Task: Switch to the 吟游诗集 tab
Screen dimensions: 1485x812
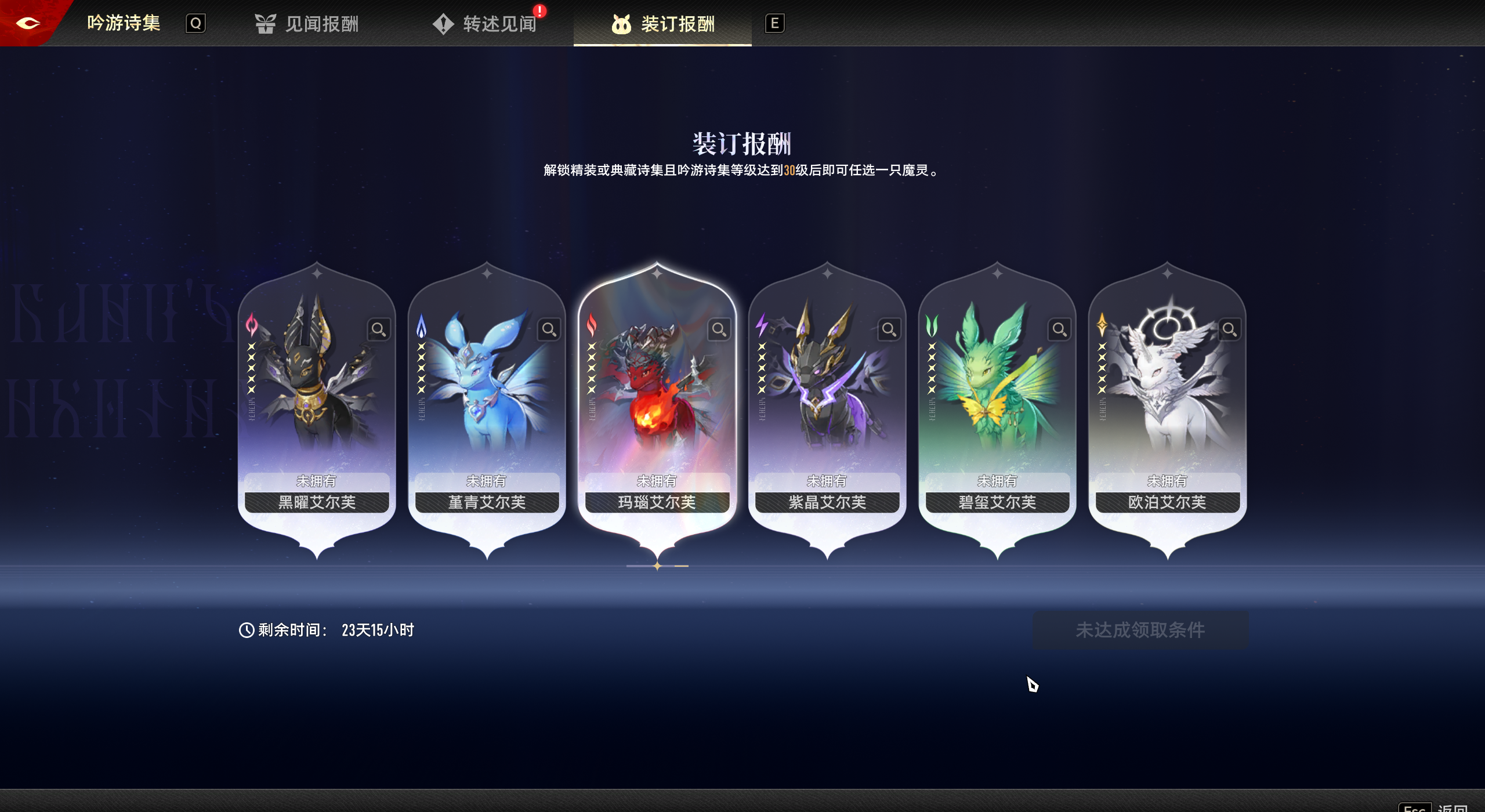Action: pyautogui.click(x=123, y=22)
